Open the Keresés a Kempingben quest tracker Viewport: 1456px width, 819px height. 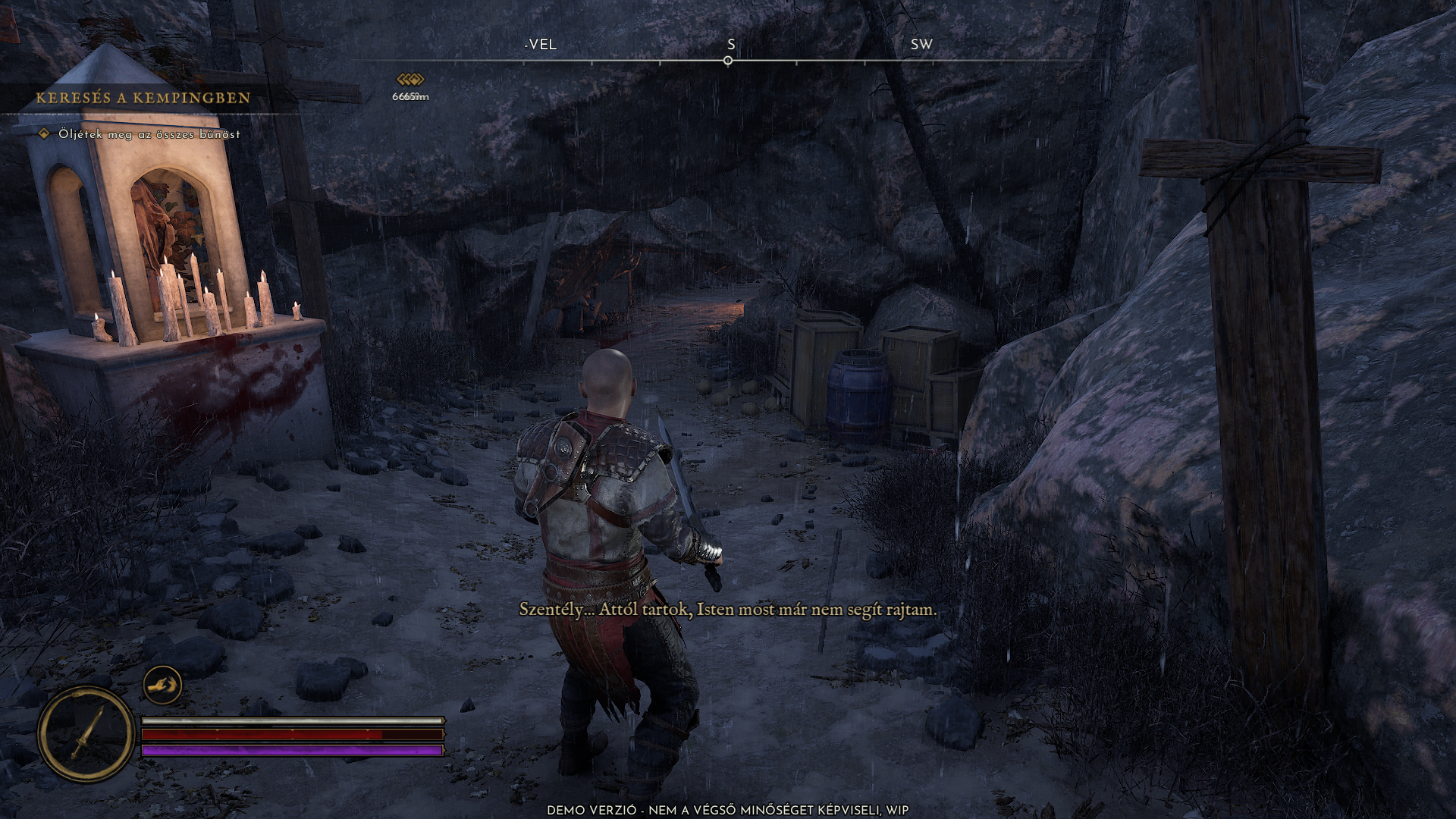tap(143, 98)
